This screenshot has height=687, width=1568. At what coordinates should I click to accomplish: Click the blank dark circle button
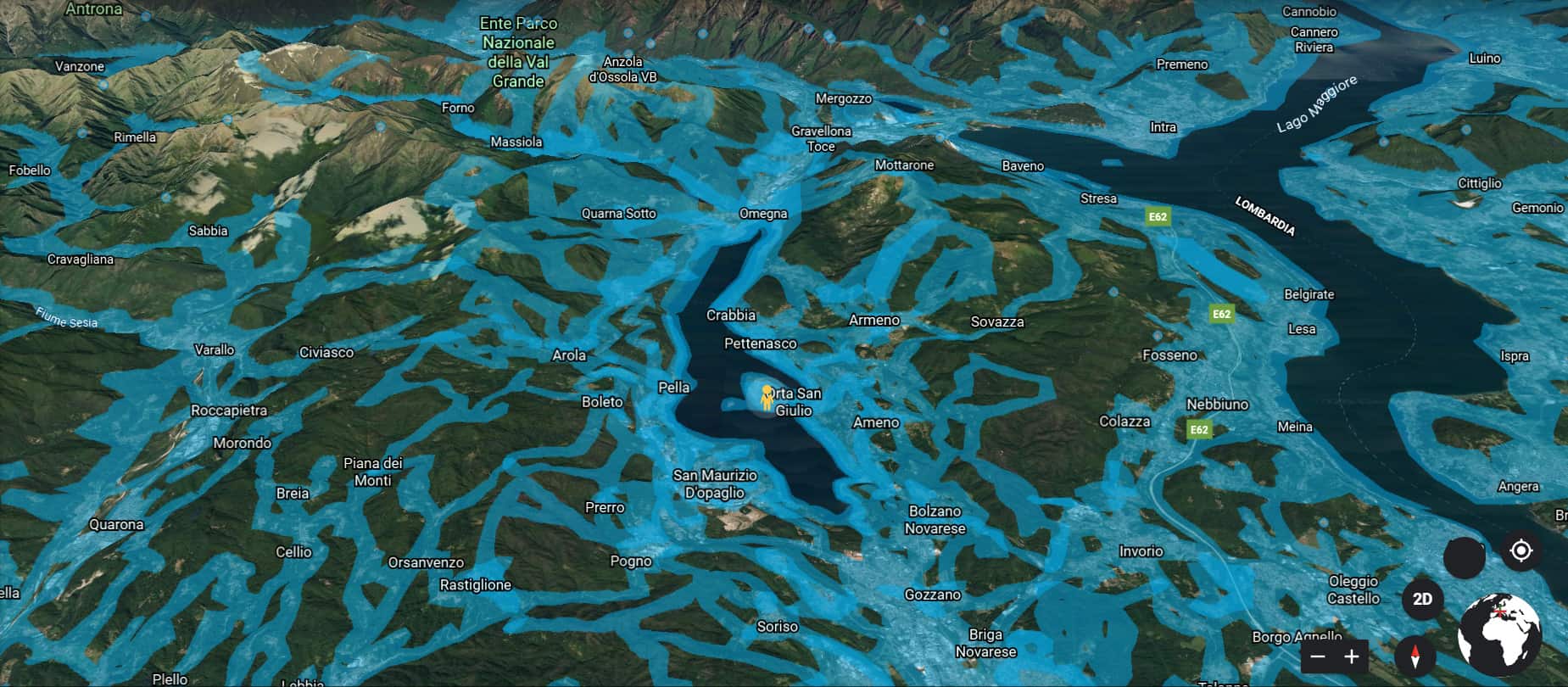point(1464,557)
